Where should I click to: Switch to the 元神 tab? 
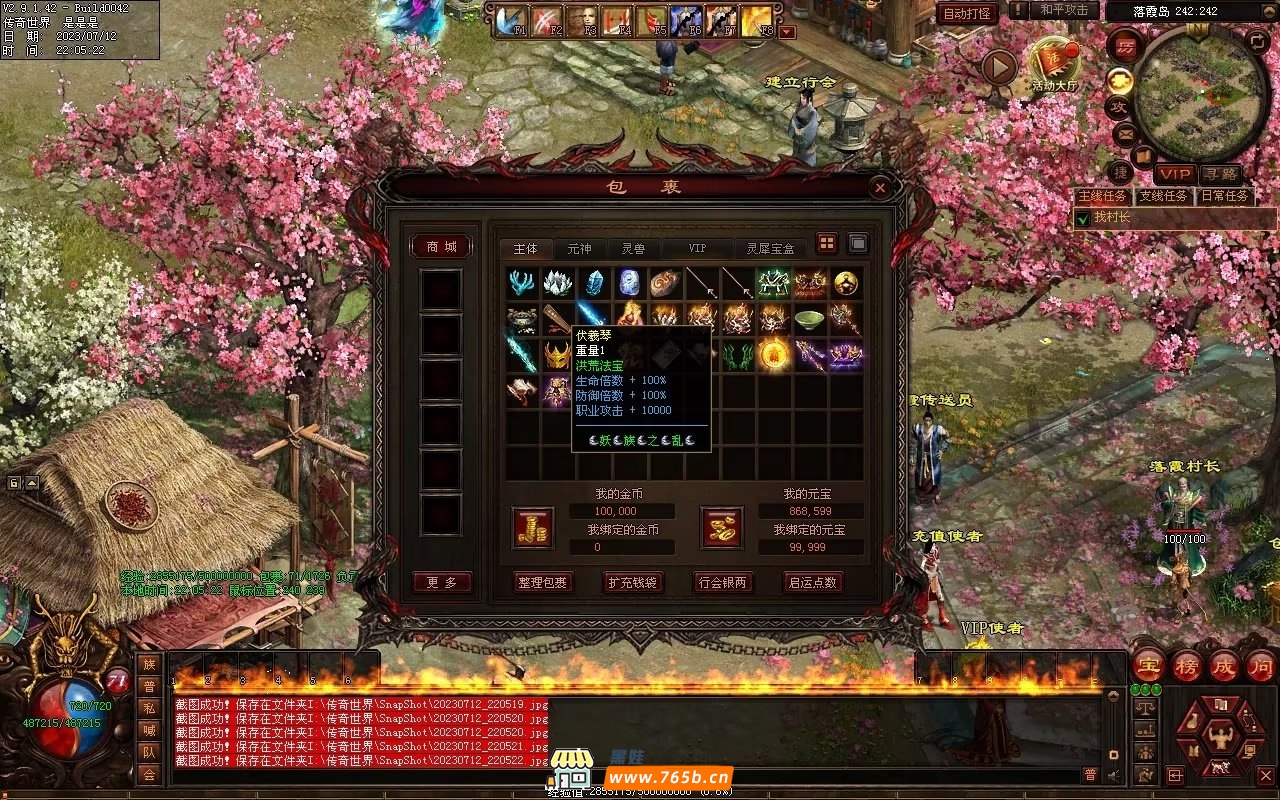[x=579, y=248]
